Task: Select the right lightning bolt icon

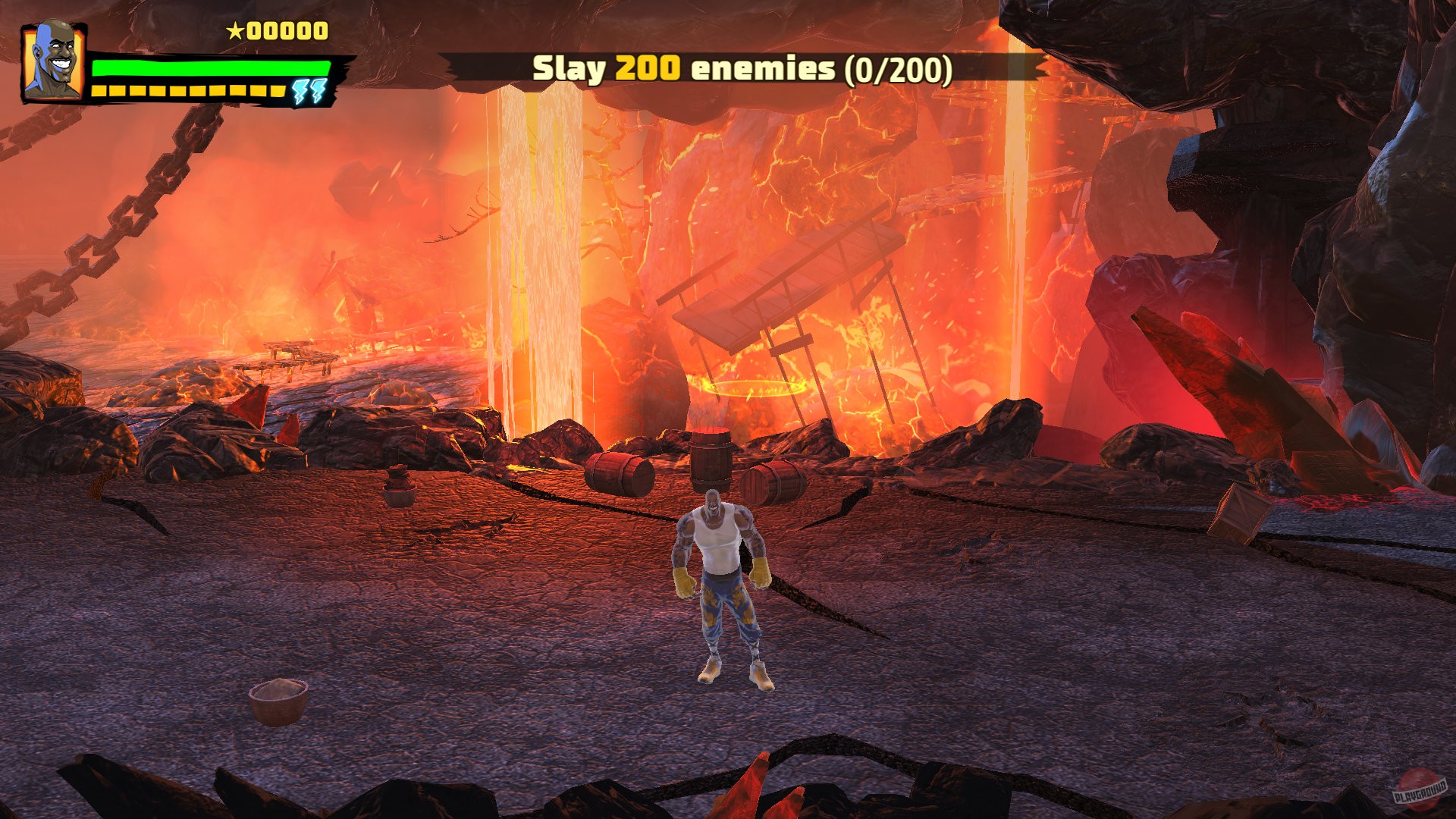Action: click(x=318, y=91)
